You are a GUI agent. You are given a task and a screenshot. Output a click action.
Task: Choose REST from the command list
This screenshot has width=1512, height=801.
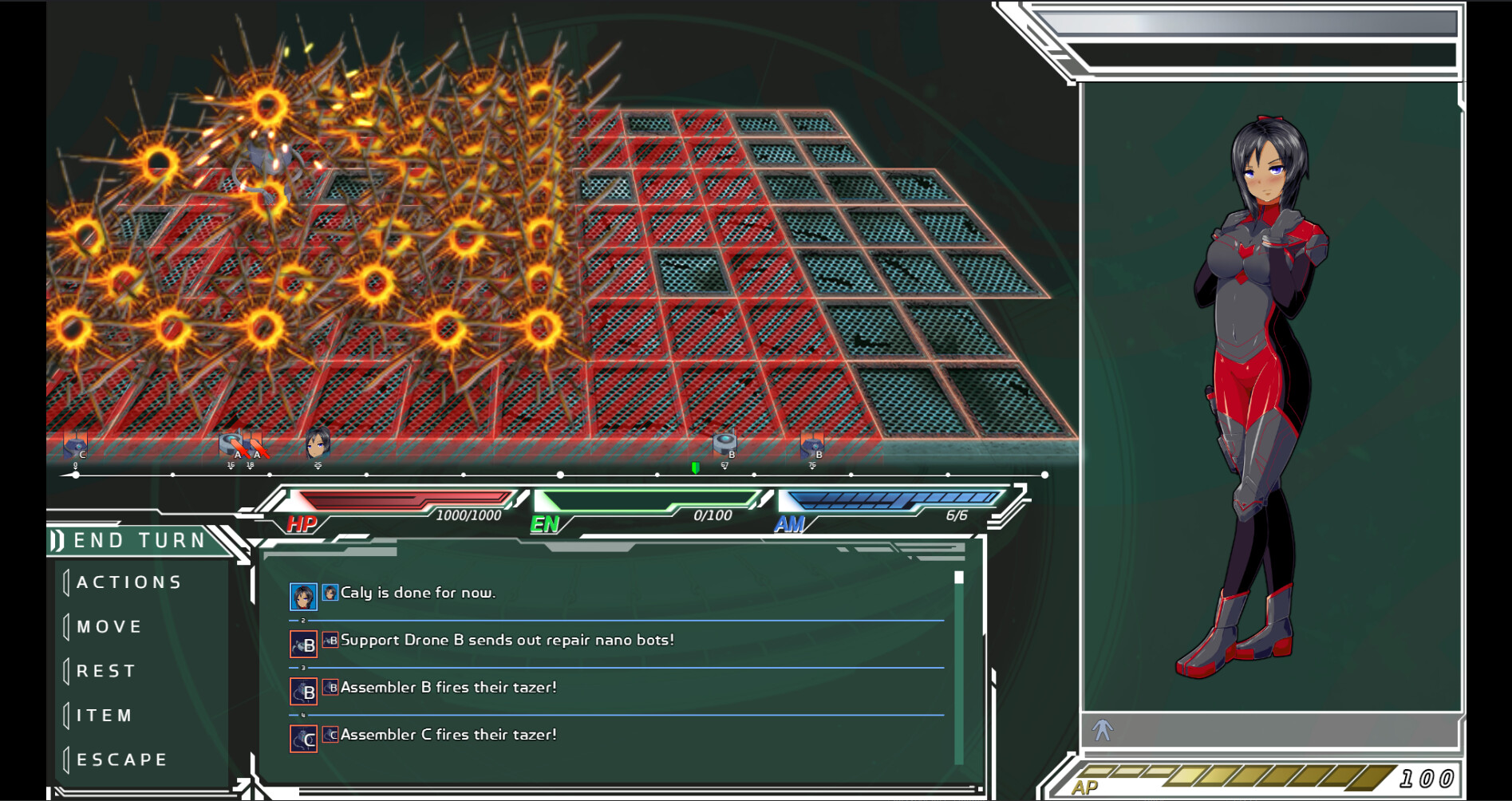point(106,670)
